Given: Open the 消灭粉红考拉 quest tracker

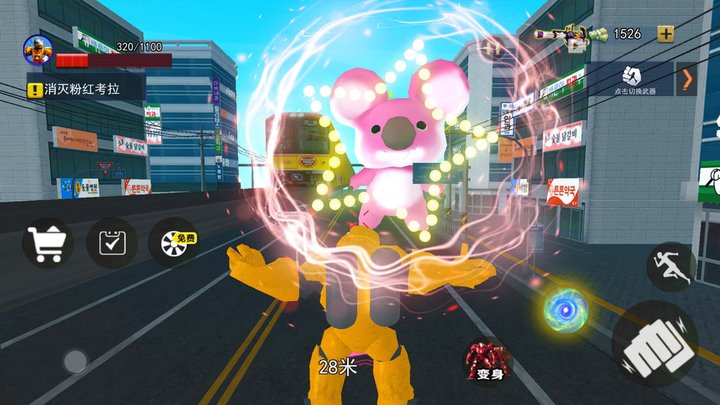Looking at the screenshot, I should 85,89.
